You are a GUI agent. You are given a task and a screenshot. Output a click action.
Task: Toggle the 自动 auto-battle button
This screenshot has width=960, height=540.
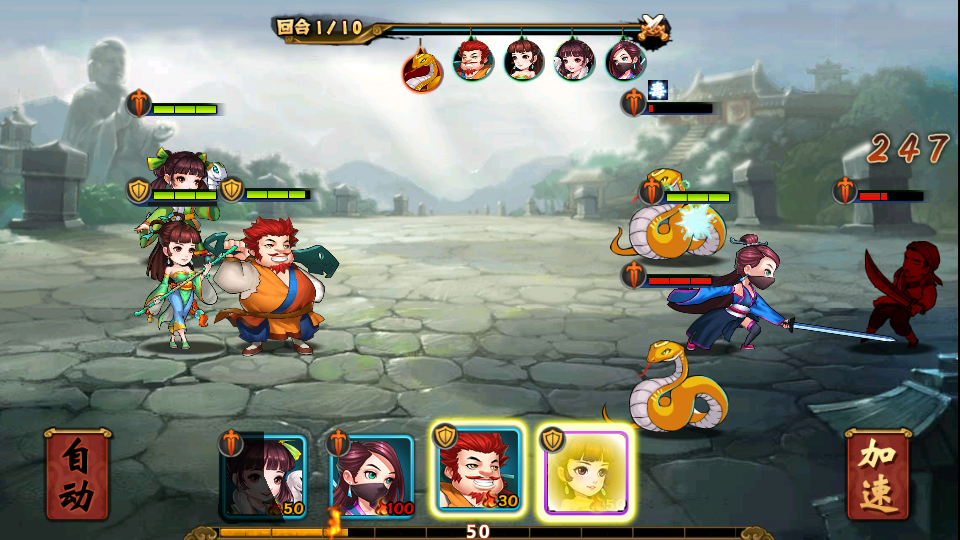click(77, 476)
